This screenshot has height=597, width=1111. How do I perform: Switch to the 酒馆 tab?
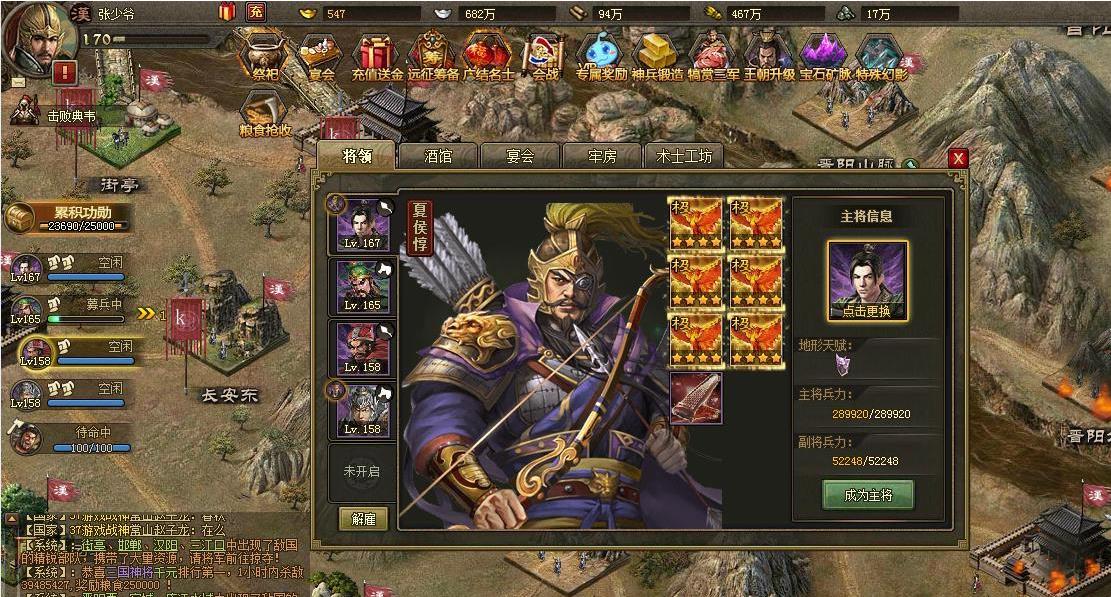click(438, 156)
